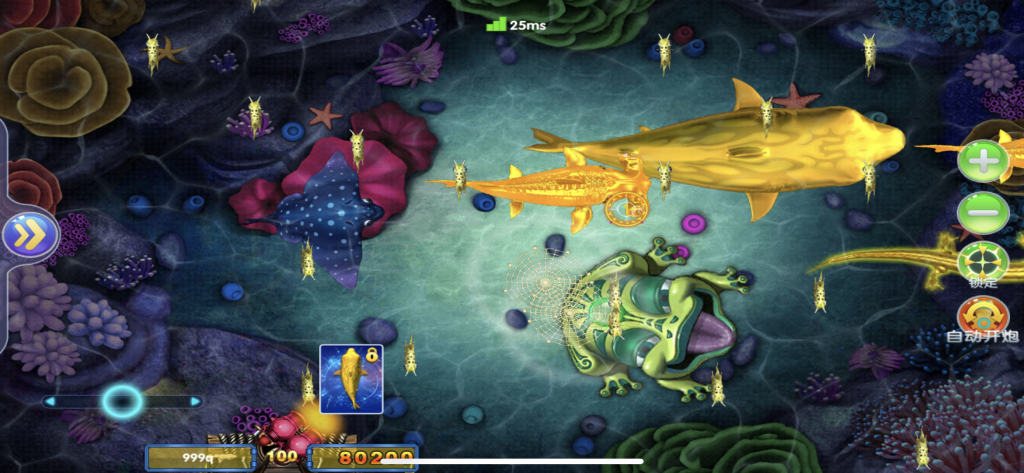Toggle the 自动开炮 auto-fire button
Image resolution: width=1024 pixels, height=473 pixels.
983,316
